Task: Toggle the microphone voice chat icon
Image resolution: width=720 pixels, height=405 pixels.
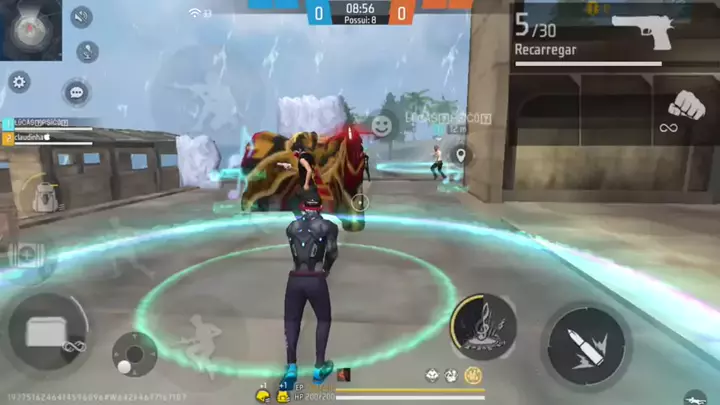Action: coord(88,51)
